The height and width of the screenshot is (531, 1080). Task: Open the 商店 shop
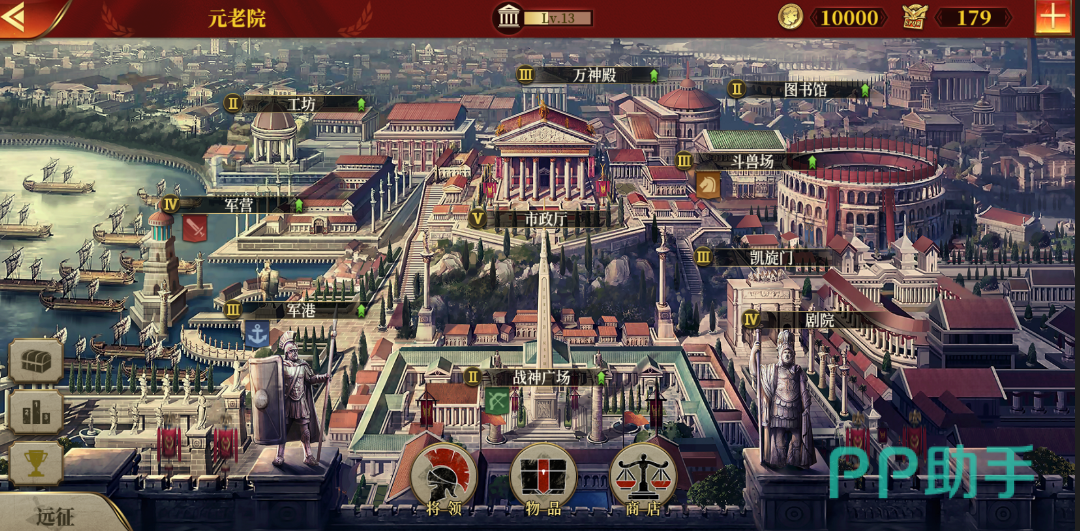643,478
